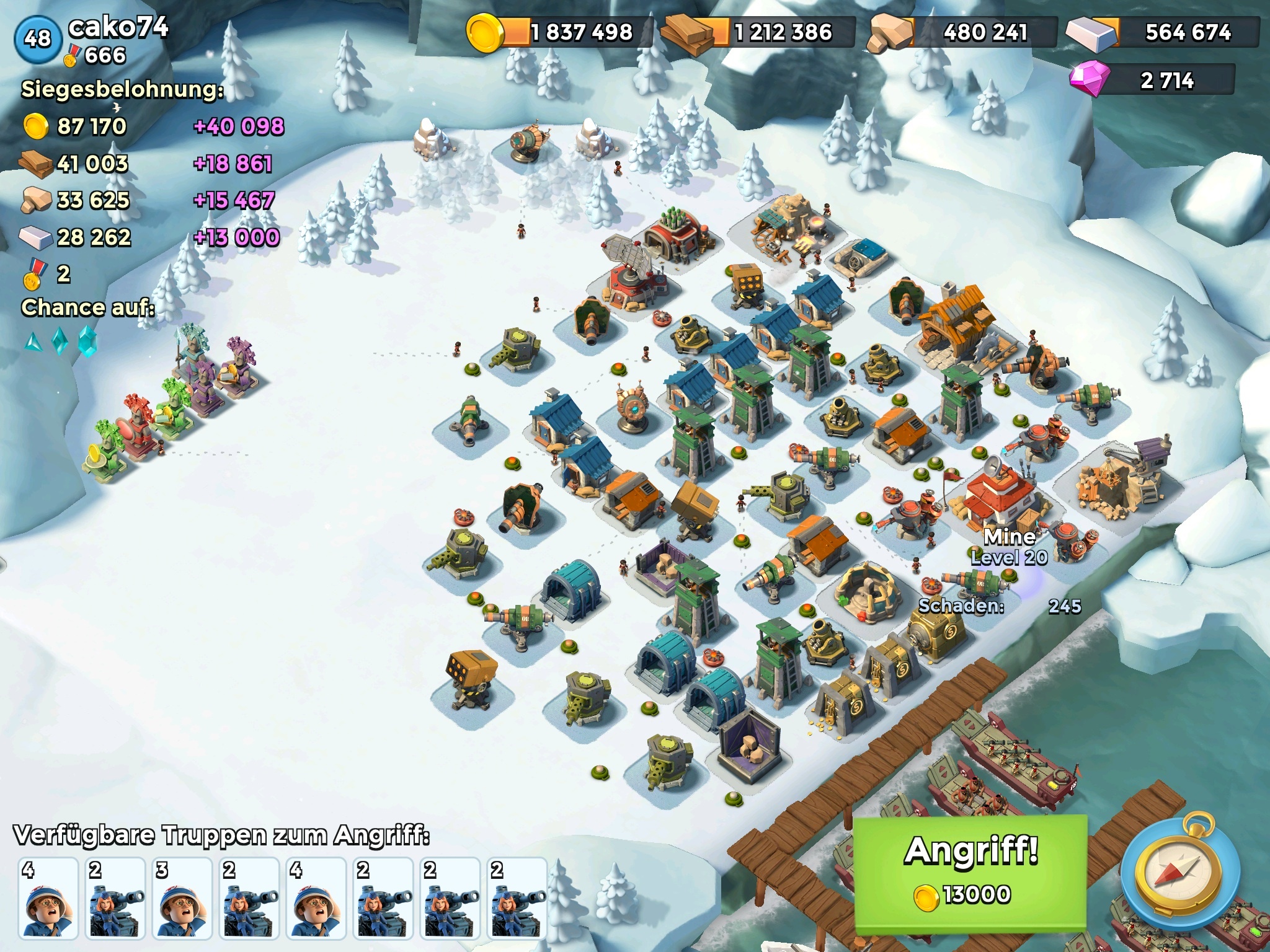
Task: Select the troop slot holding 3 riflemen
Action: pos(182,897)
